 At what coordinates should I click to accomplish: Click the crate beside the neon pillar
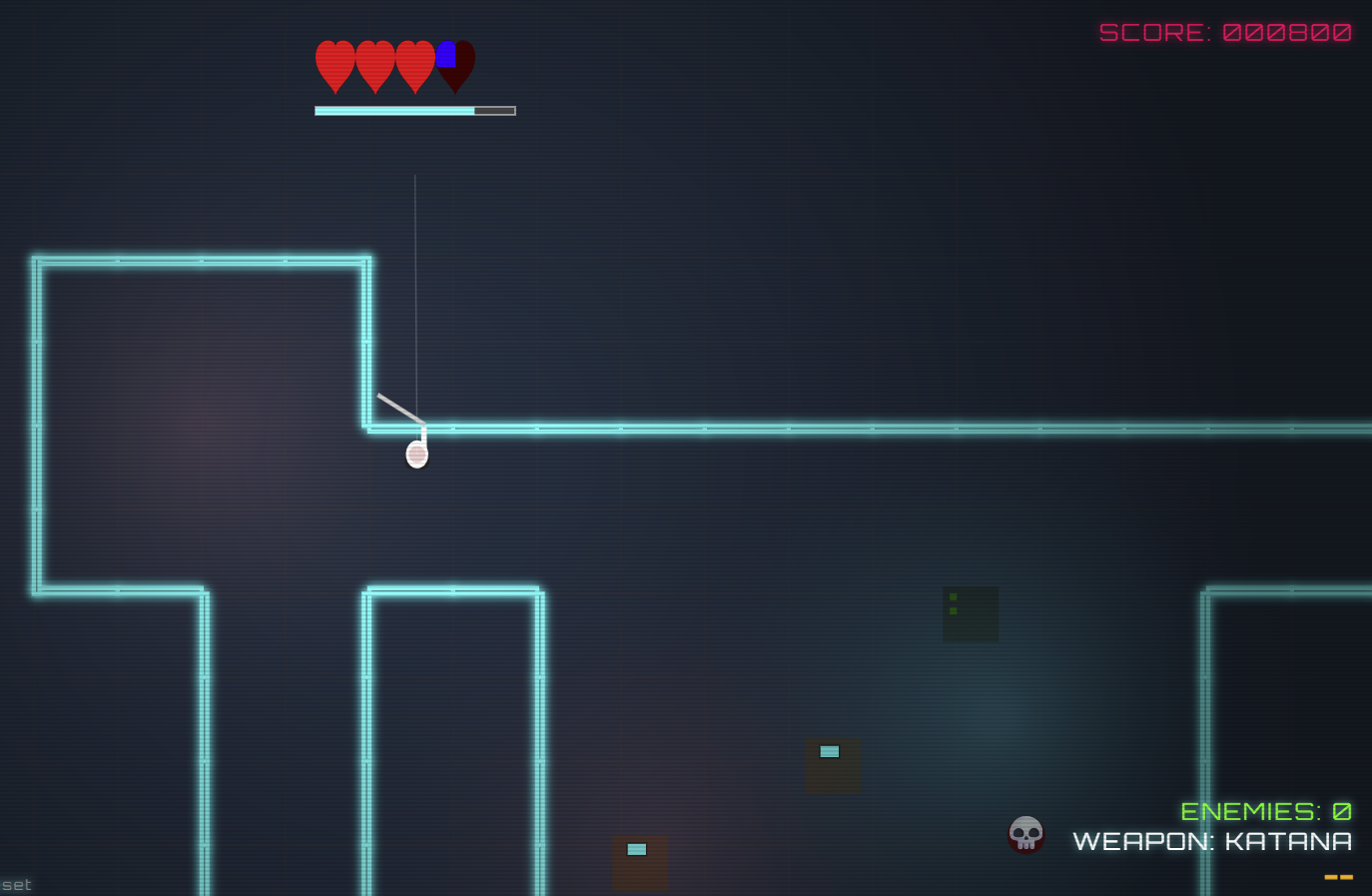tap(832, 765)
